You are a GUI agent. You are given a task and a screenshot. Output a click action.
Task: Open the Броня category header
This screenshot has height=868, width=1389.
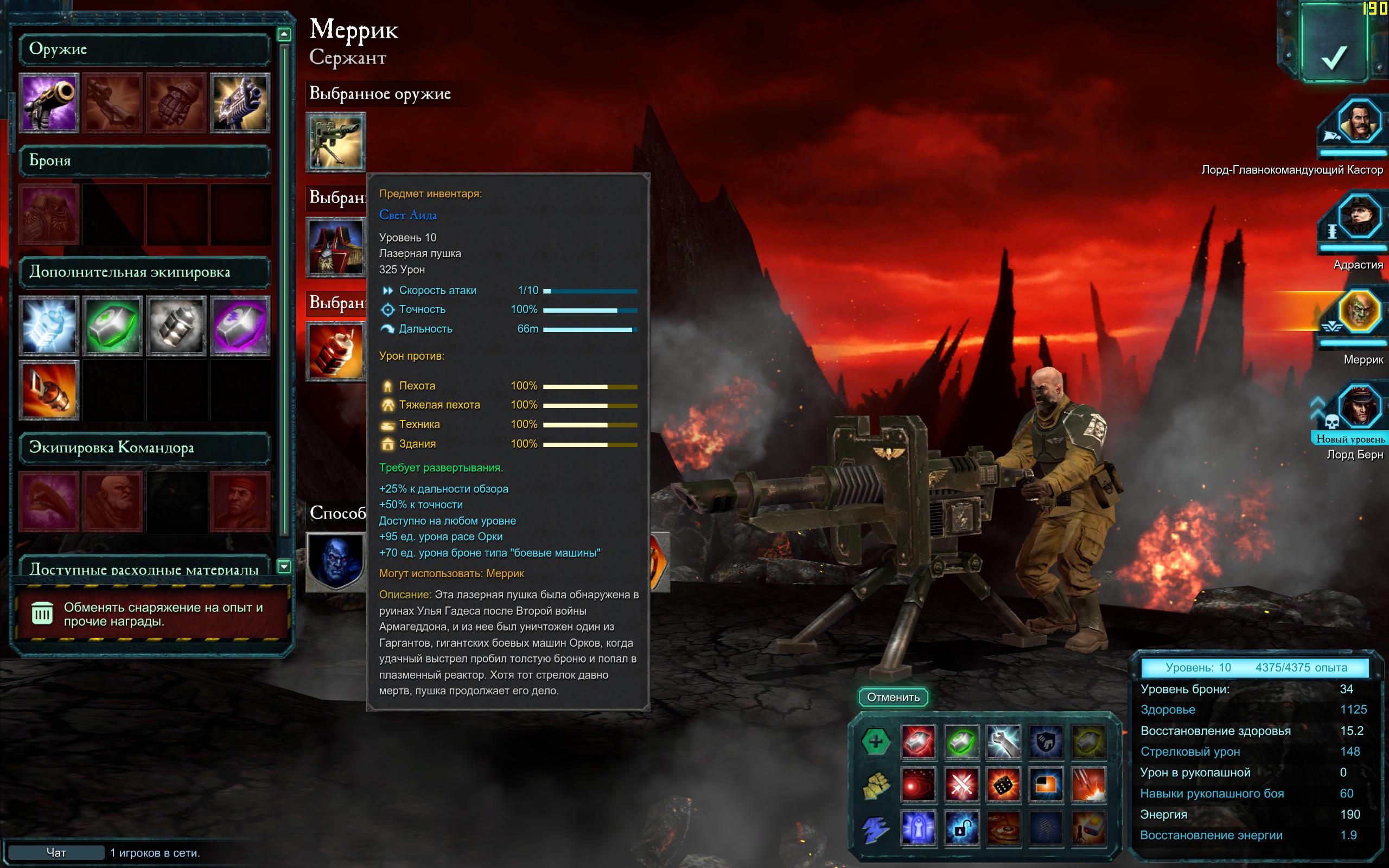(144, 161)
